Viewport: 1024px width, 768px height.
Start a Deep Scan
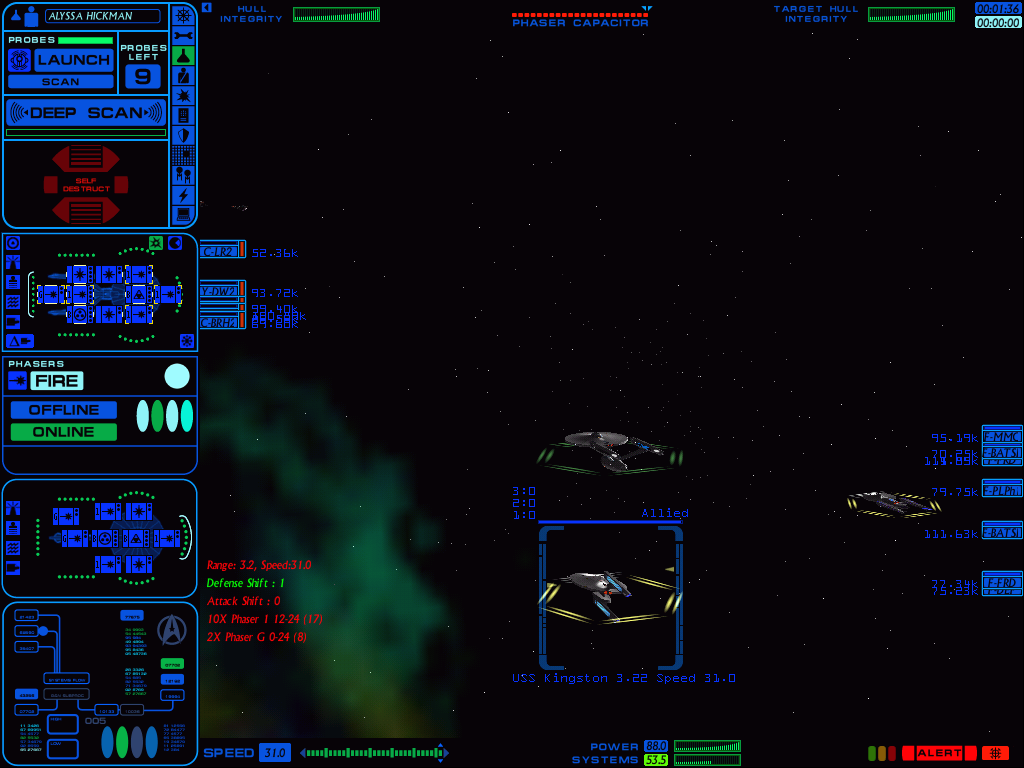pos(86,112)
